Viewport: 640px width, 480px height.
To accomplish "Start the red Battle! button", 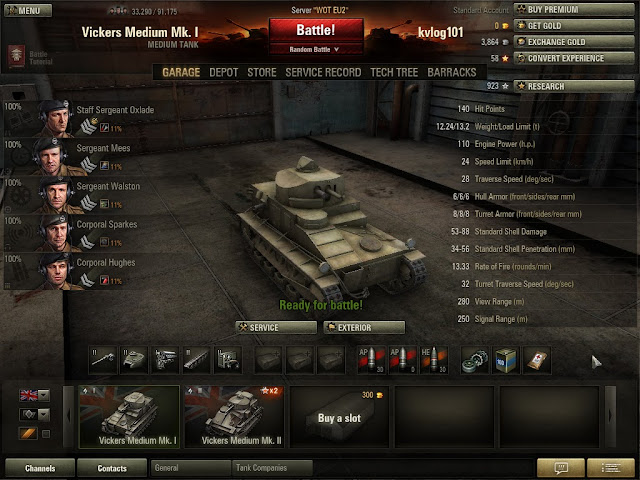I will (317, 31).
